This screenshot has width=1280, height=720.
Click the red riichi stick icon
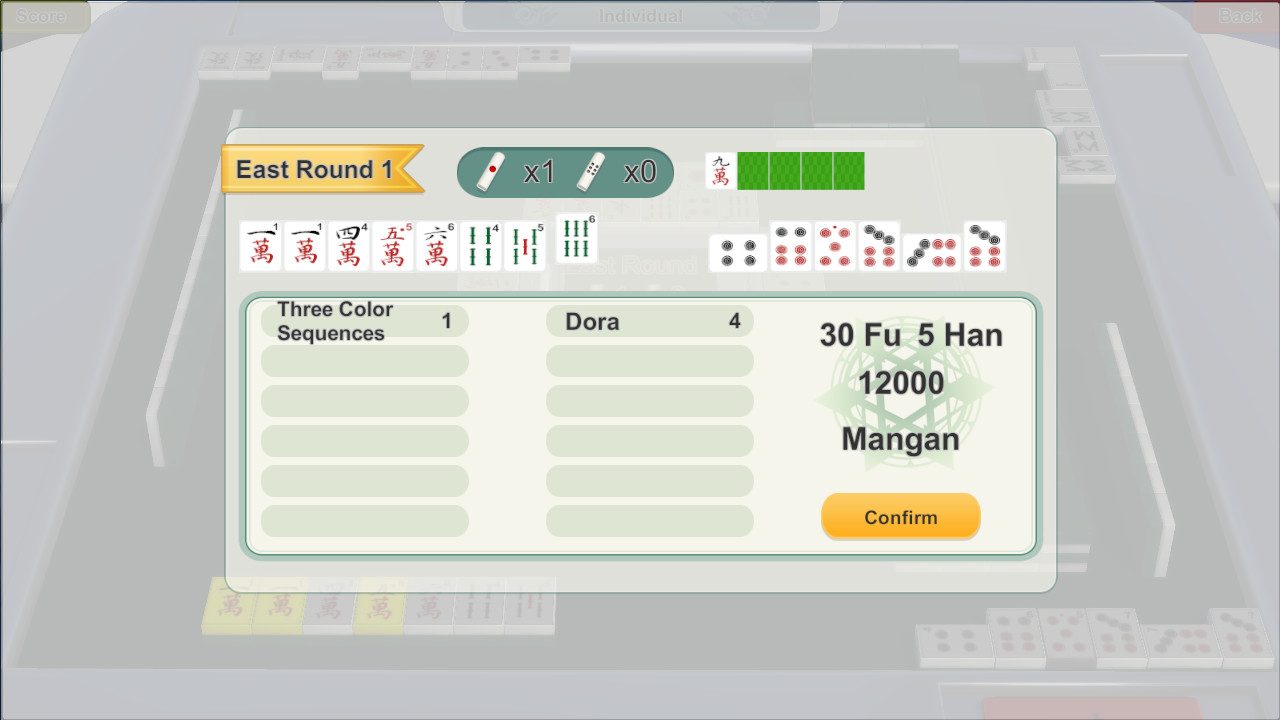[494, 170]
